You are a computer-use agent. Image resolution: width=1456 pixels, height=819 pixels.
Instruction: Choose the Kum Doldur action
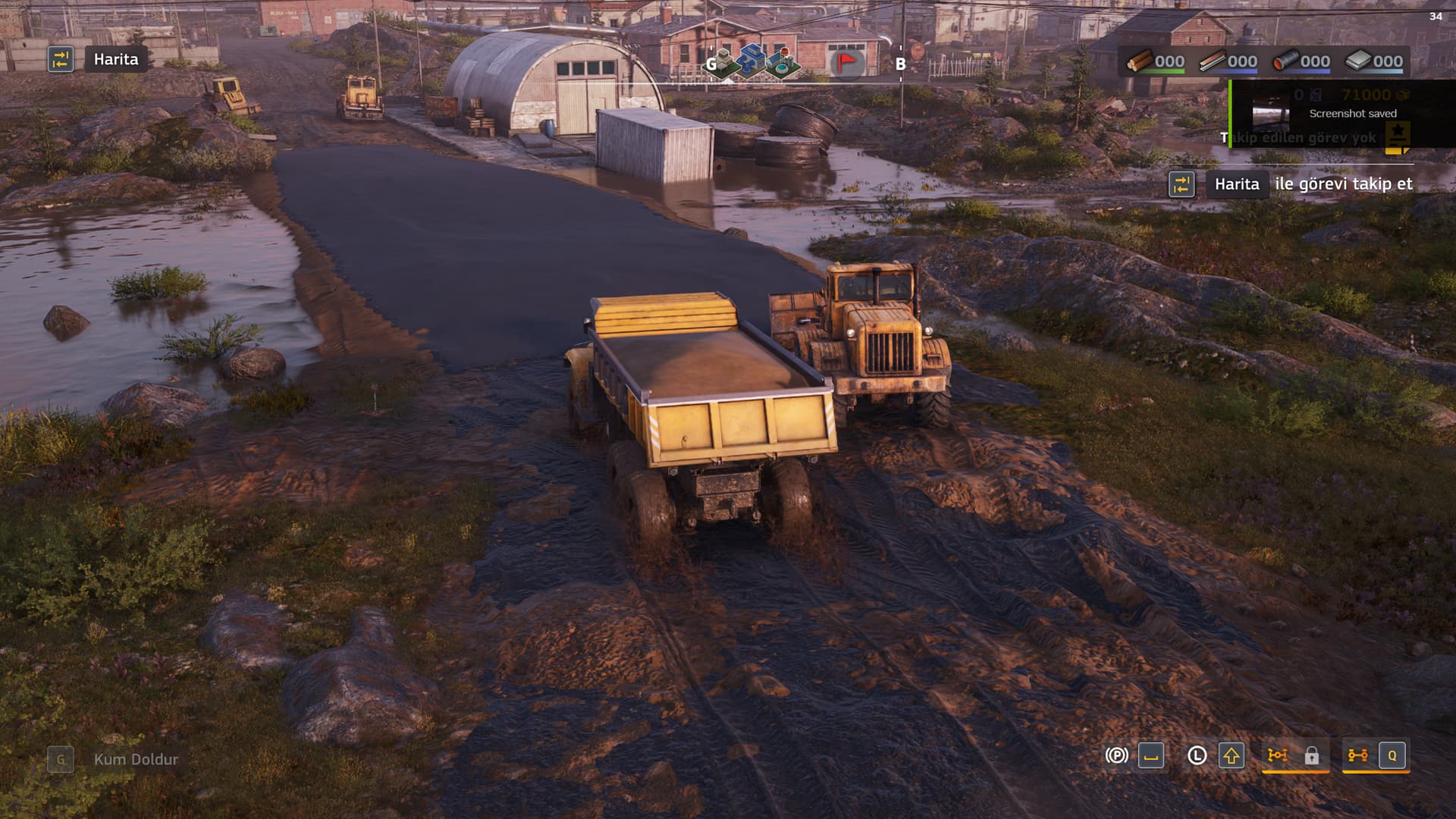coord(135,759)
